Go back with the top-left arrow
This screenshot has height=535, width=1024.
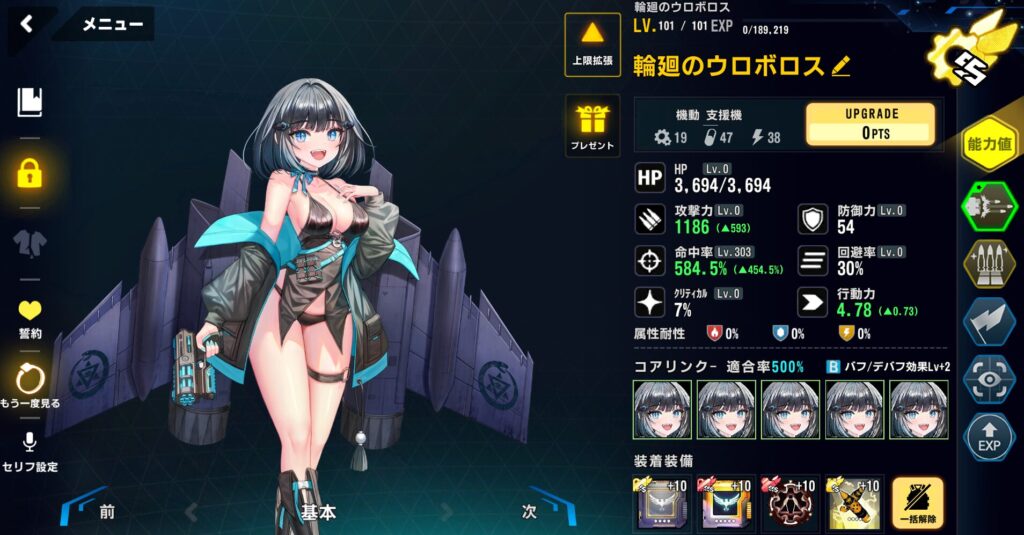point(27,25)
